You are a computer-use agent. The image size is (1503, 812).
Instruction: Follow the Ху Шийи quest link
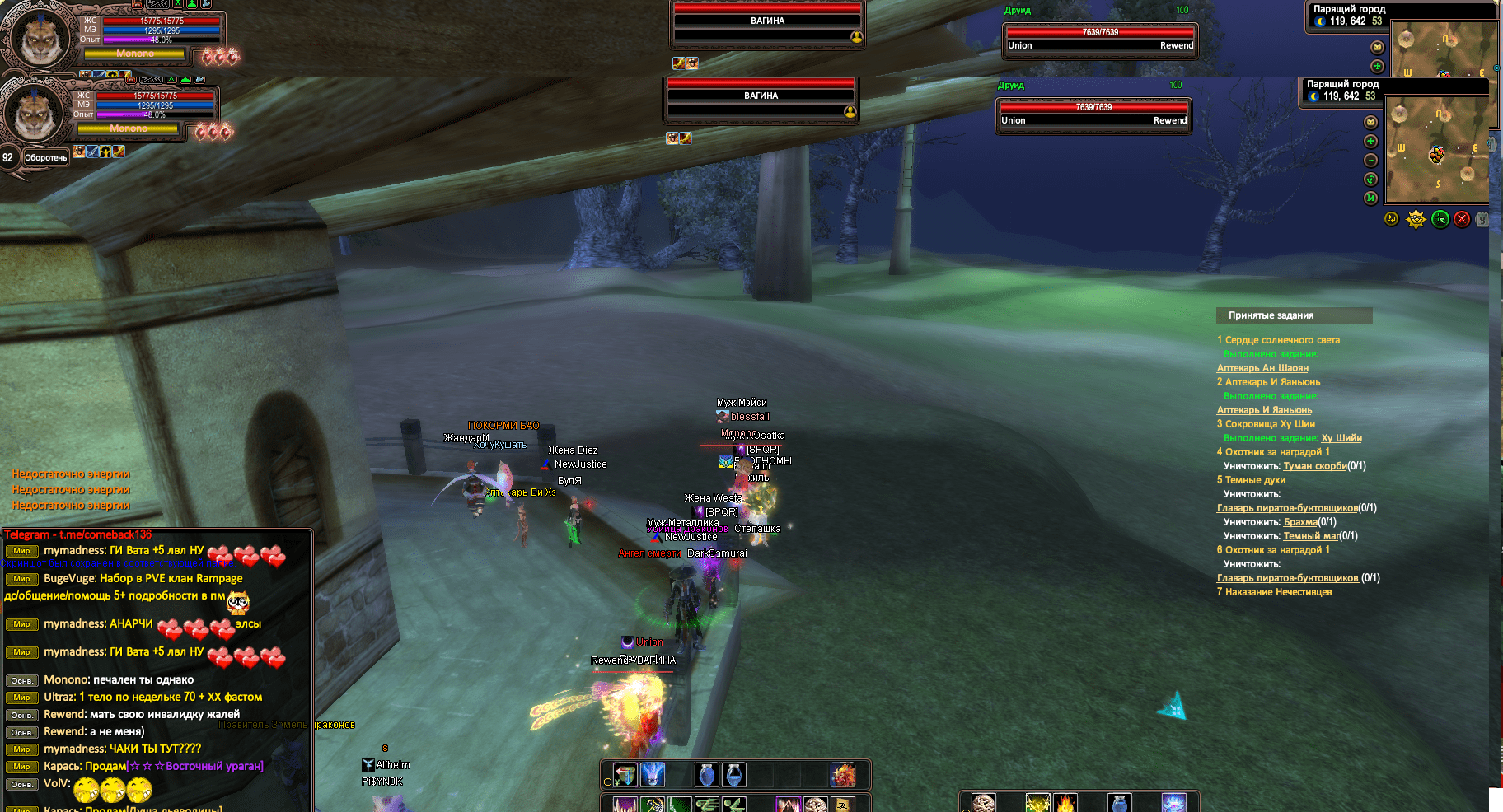pyautogui.click(x=1341, y=438)
